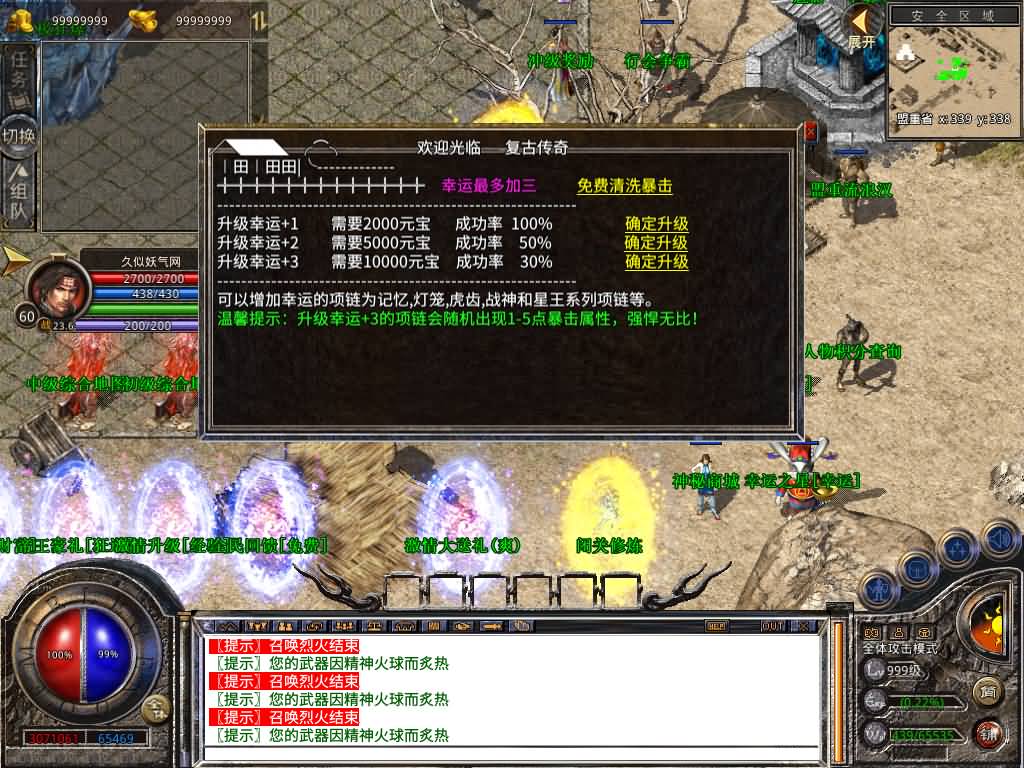Click the minimap in the safe zone corner

coord(951,72)
